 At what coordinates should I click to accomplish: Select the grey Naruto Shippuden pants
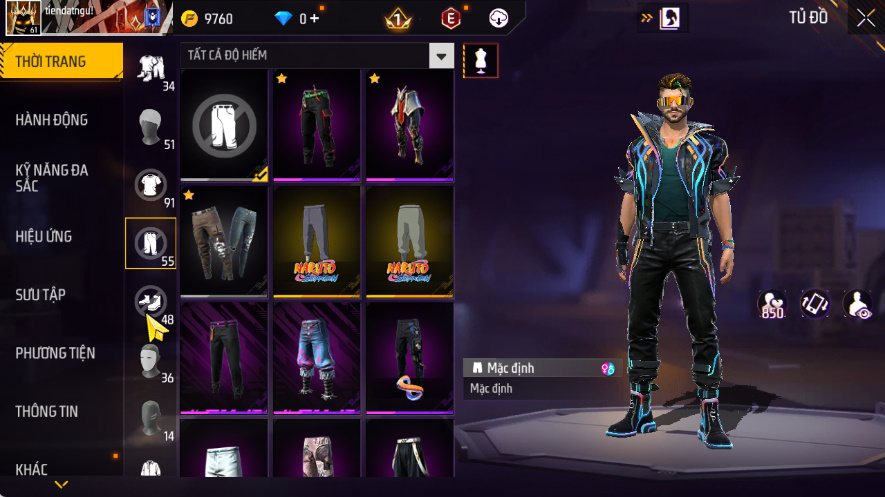point(316,240)
